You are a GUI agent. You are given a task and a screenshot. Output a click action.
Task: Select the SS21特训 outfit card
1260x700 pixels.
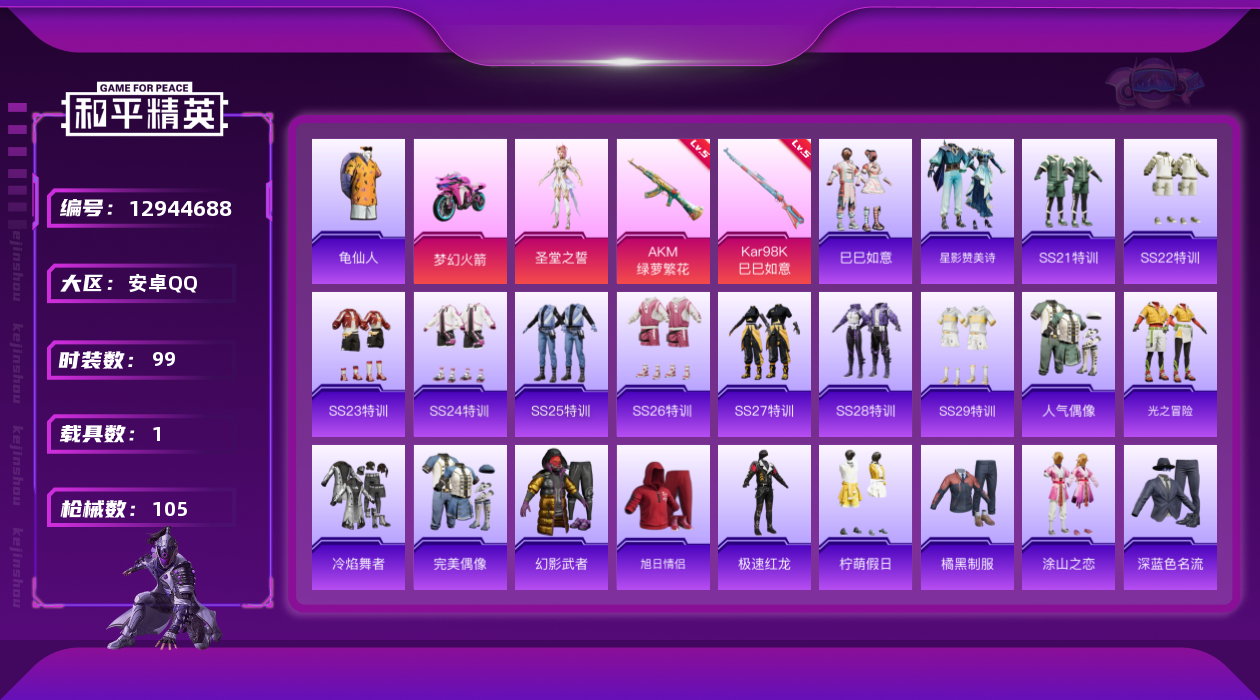coord(1068,210)
